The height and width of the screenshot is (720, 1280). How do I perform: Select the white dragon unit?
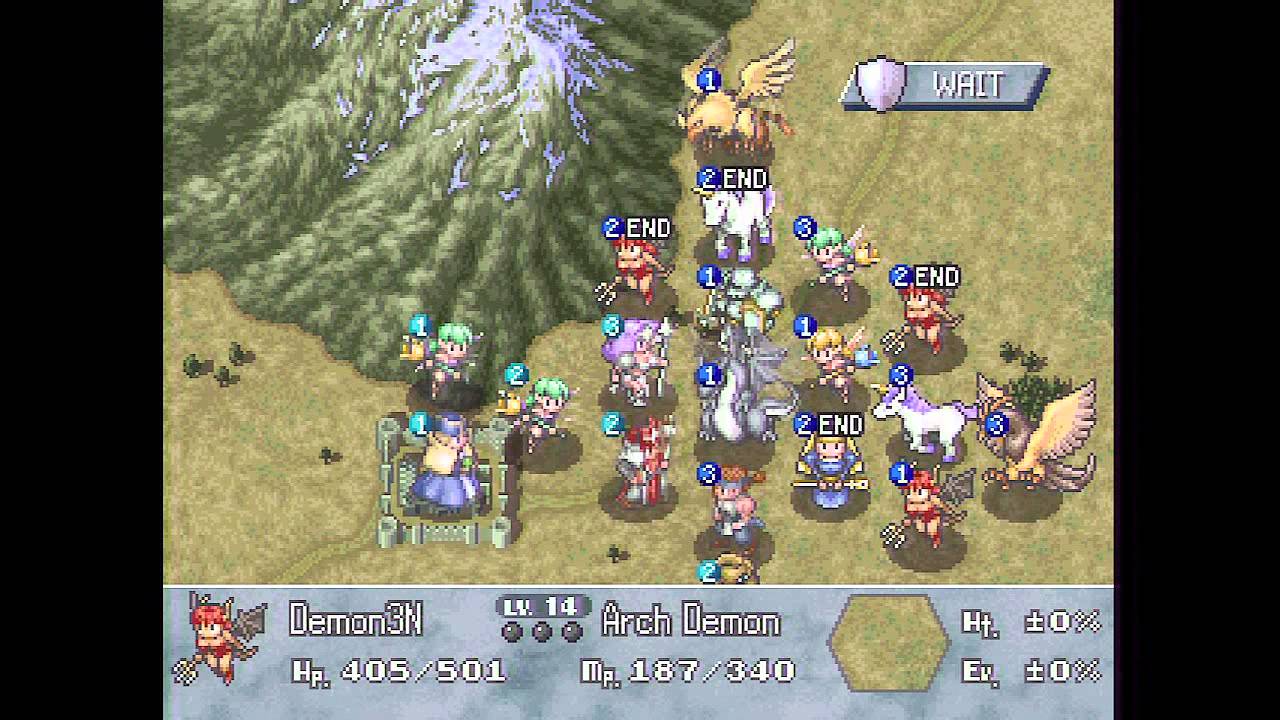(738, 395)
